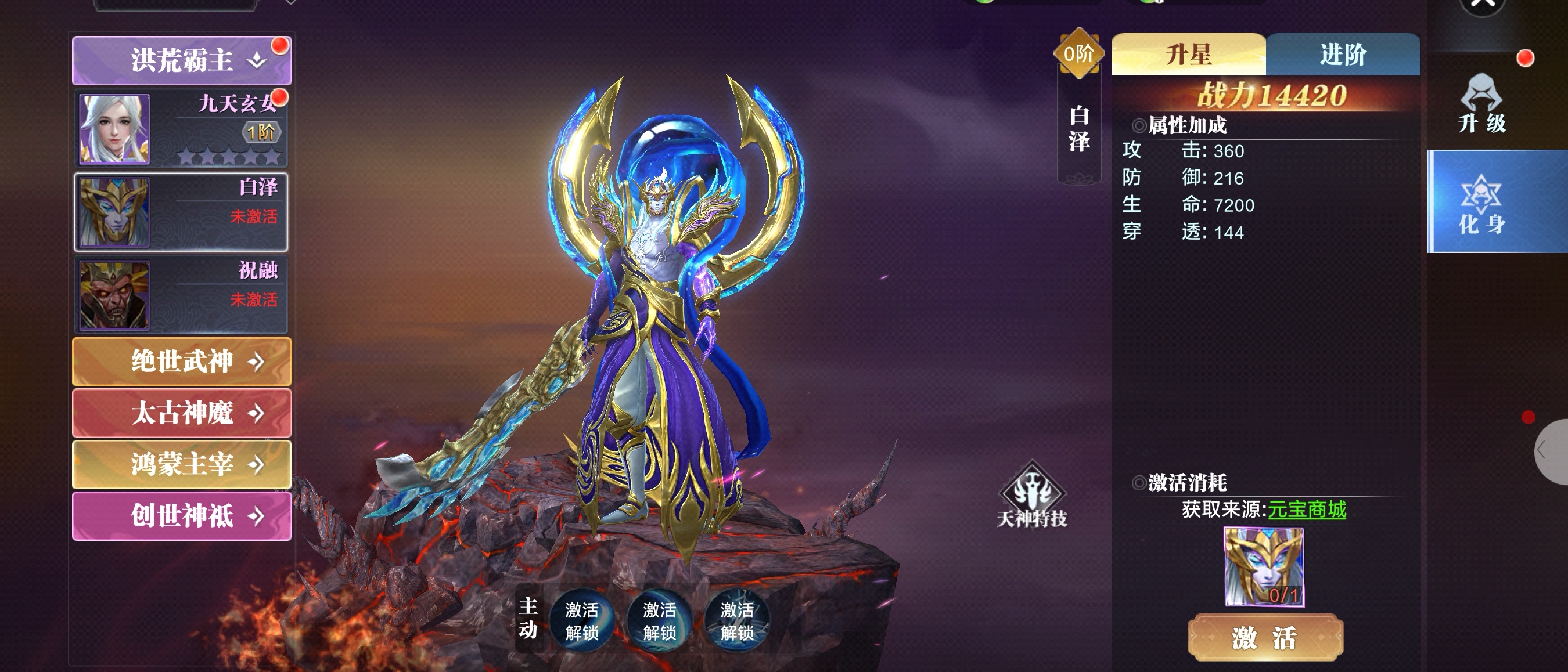Select the 九天玄女 deity entry
The height and width of the screenshot is (672, 1568).
pyautogui.click(x=181, y=128)
